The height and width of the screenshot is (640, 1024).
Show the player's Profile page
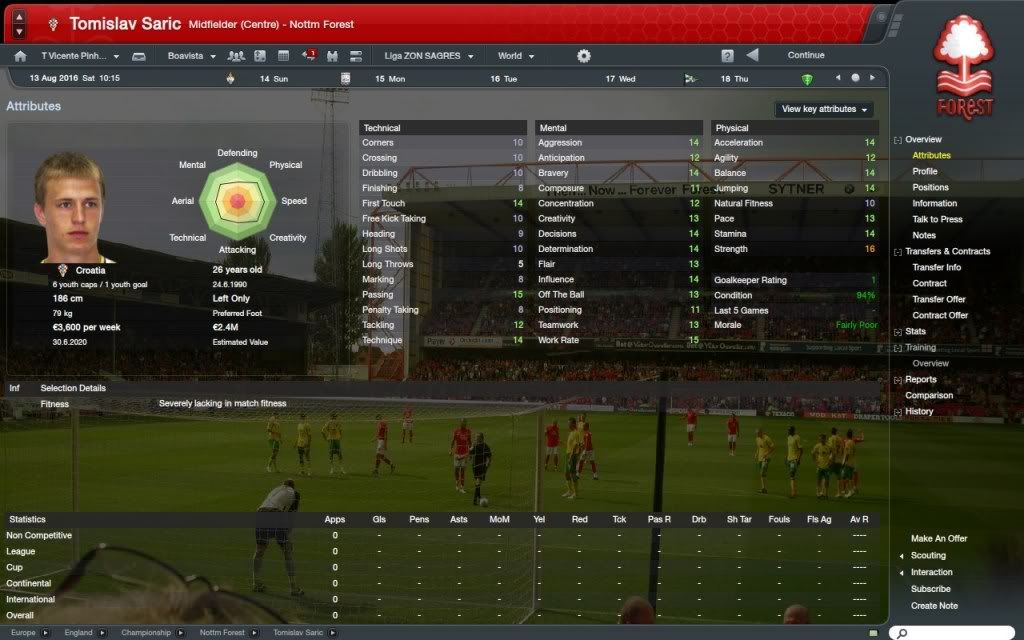coord(925,172)
